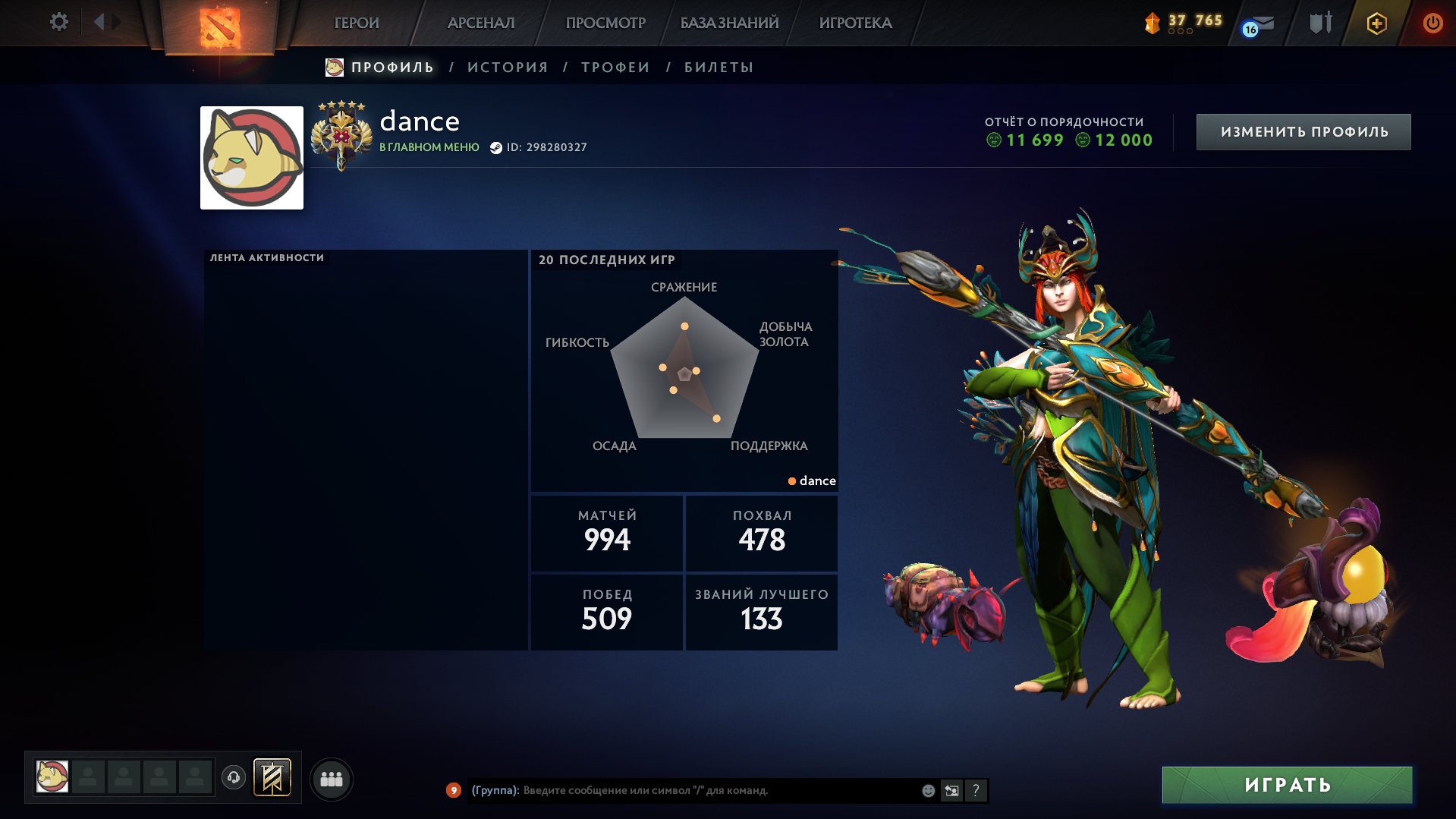Start matchmaking with the ИГРАТЬ button
Image resolution: width=1456 pixels, height=819 pixels.
pos(1287,785)
